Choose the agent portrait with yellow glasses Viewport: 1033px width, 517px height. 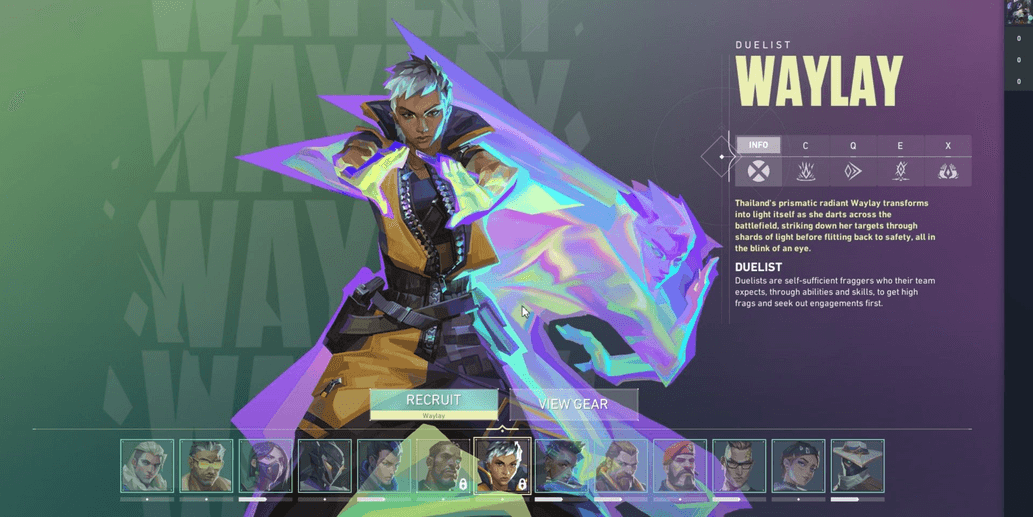(x=206, y=466)
